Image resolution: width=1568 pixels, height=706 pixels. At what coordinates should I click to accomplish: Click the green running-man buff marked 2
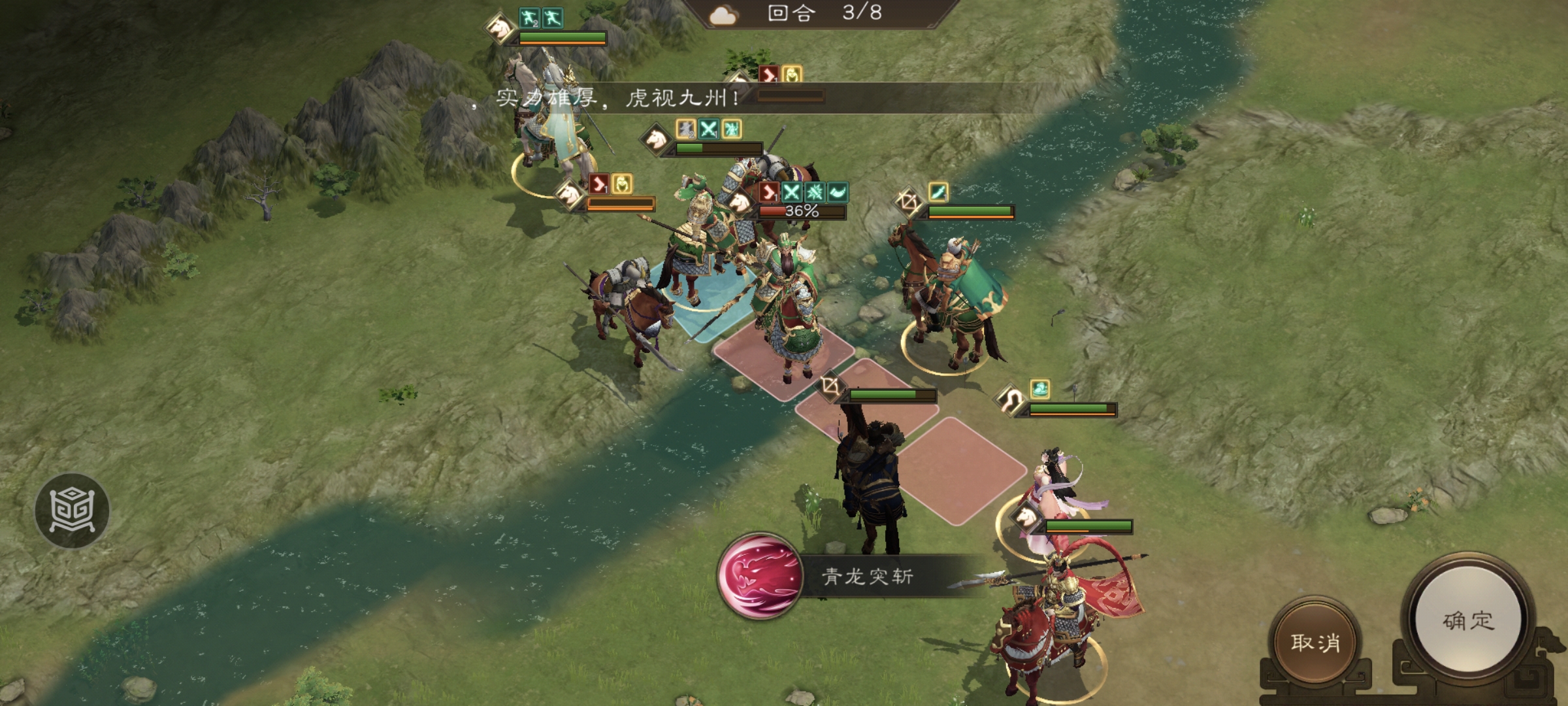[528, 18]
